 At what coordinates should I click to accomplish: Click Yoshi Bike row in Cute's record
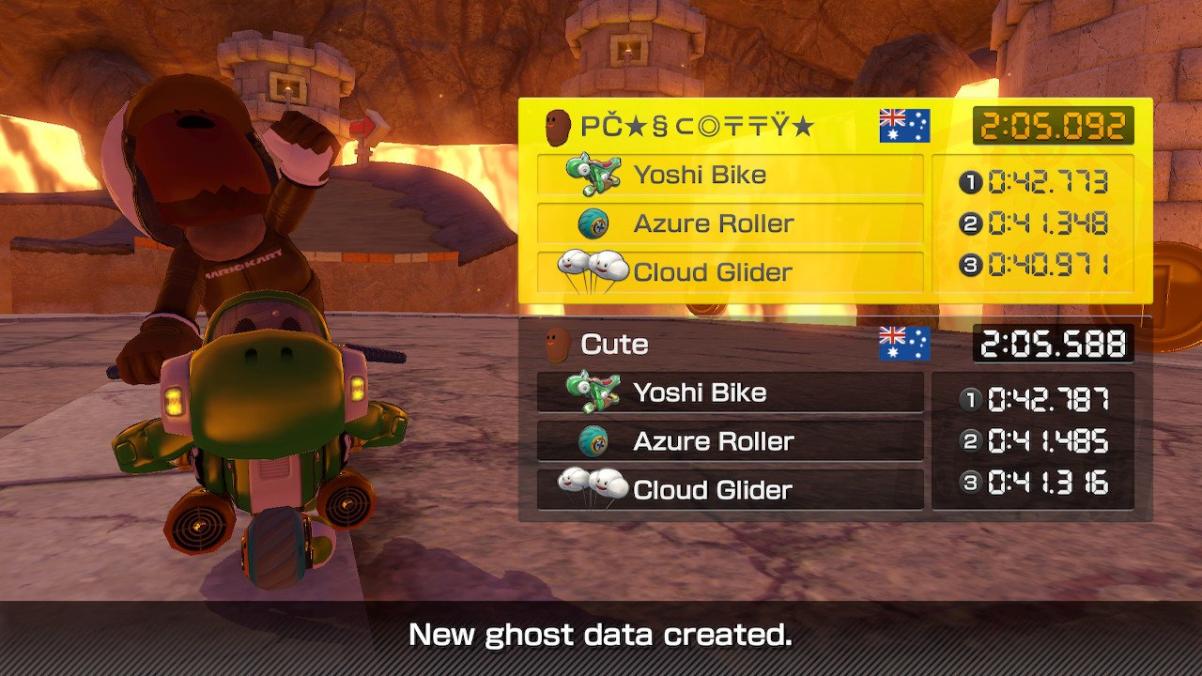(x=730, y=393)
